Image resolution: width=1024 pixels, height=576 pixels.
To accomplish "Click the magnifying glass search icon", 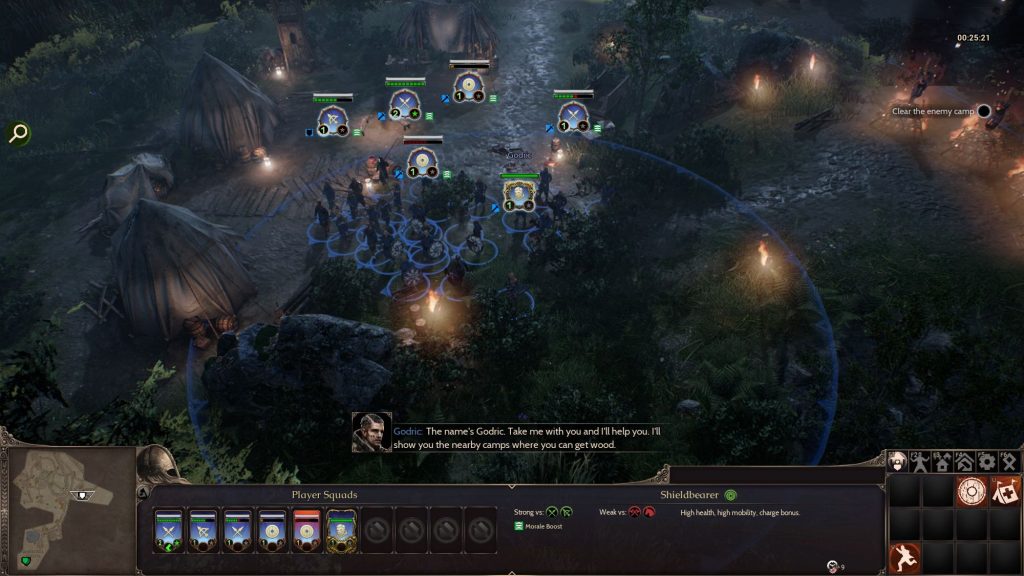I will click(x=17, y=133).
